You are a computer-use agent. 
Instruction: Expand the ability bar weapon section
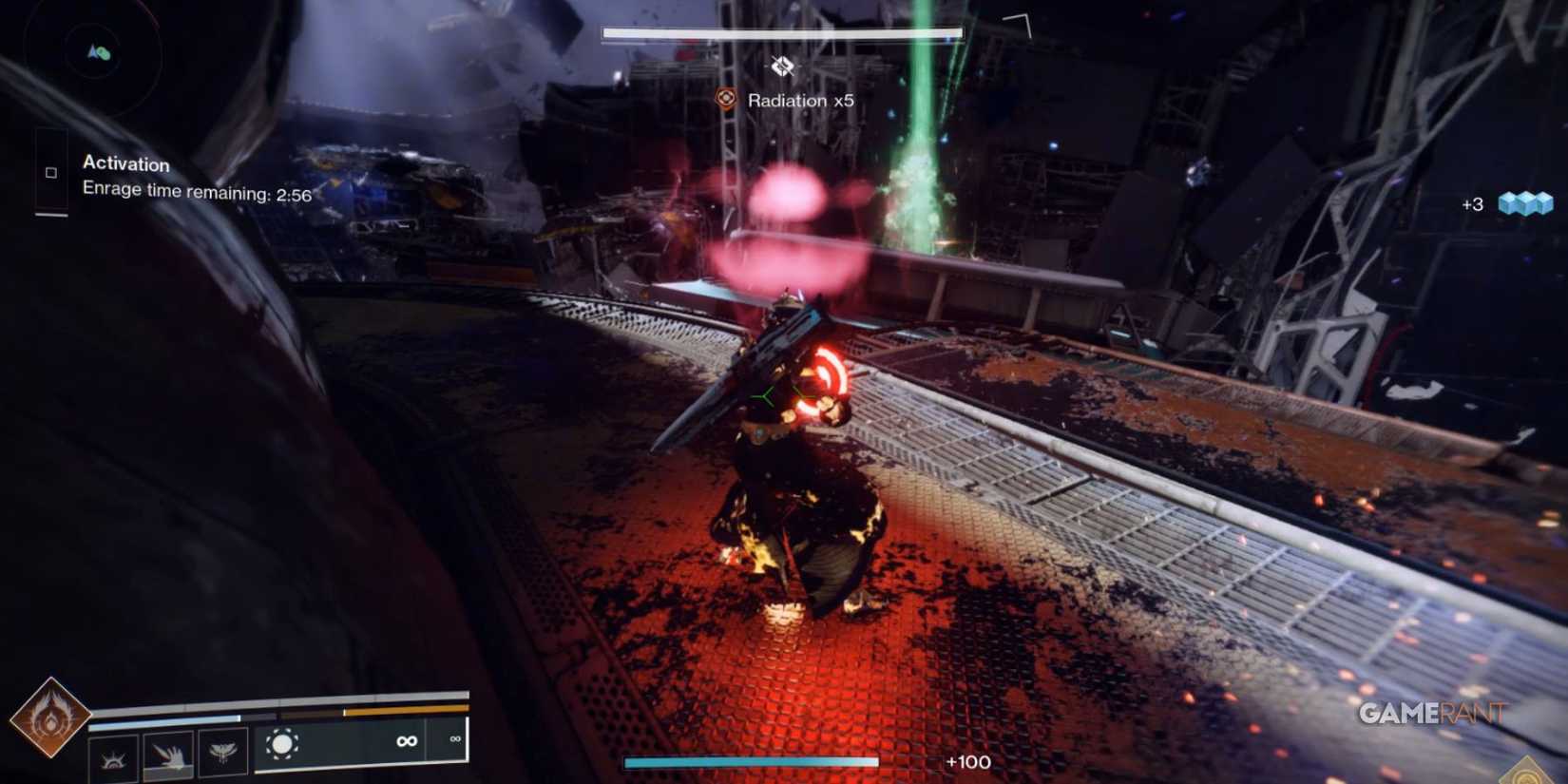[361, 741]
